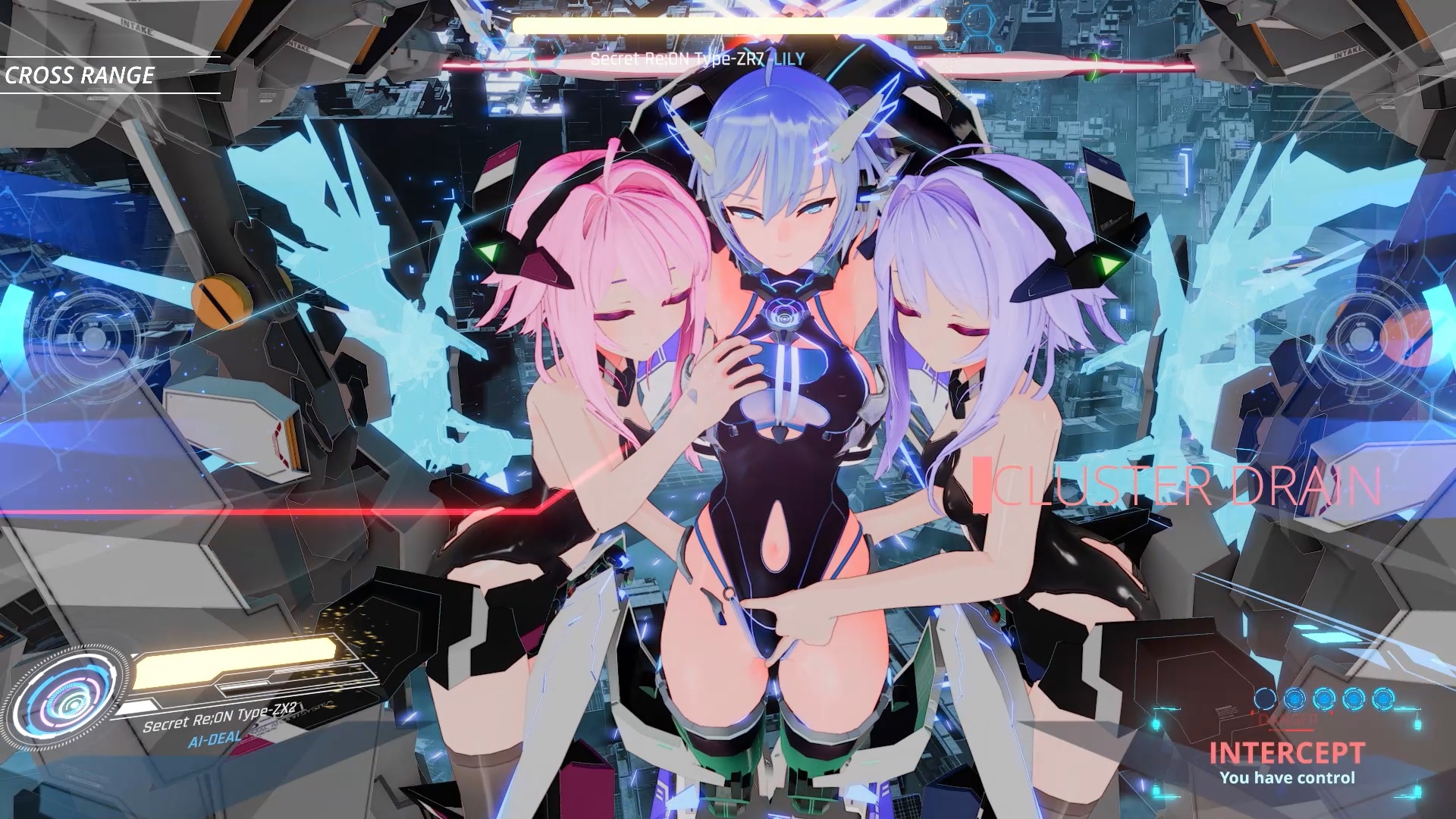The width and height of the screenshot is (1456, 819).
Task: Click the You have control prompt
Action: click(1288, 778)
